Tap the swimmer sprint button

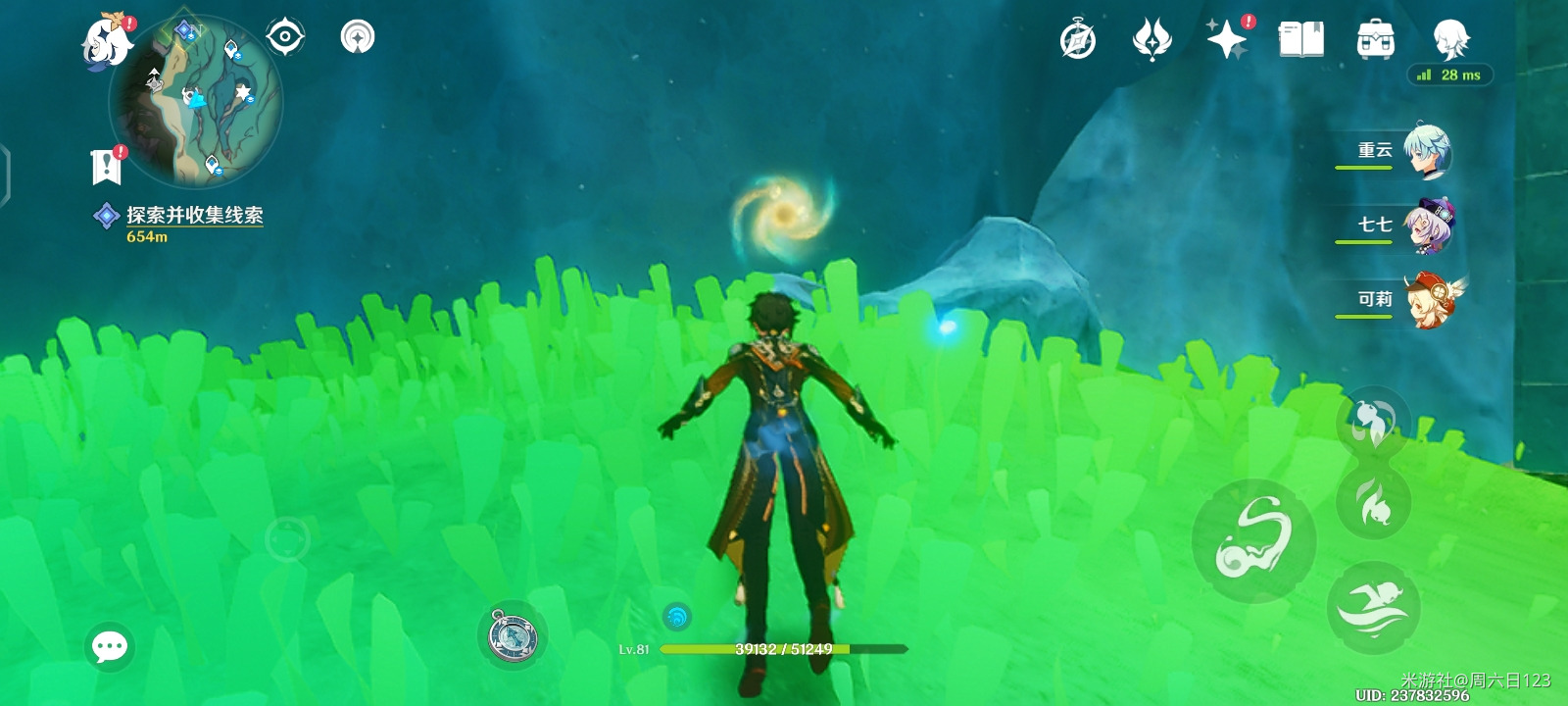coord(1374,607)
